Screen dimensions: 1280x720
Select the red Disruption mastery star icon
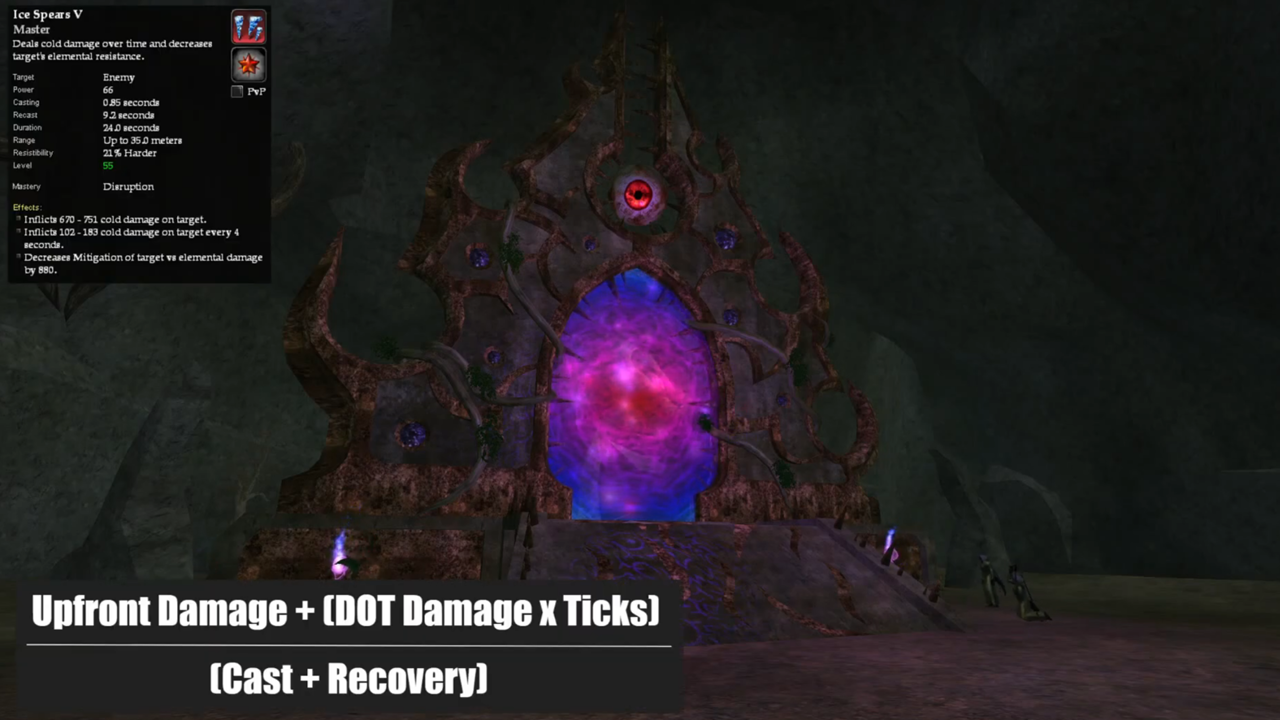248,64
